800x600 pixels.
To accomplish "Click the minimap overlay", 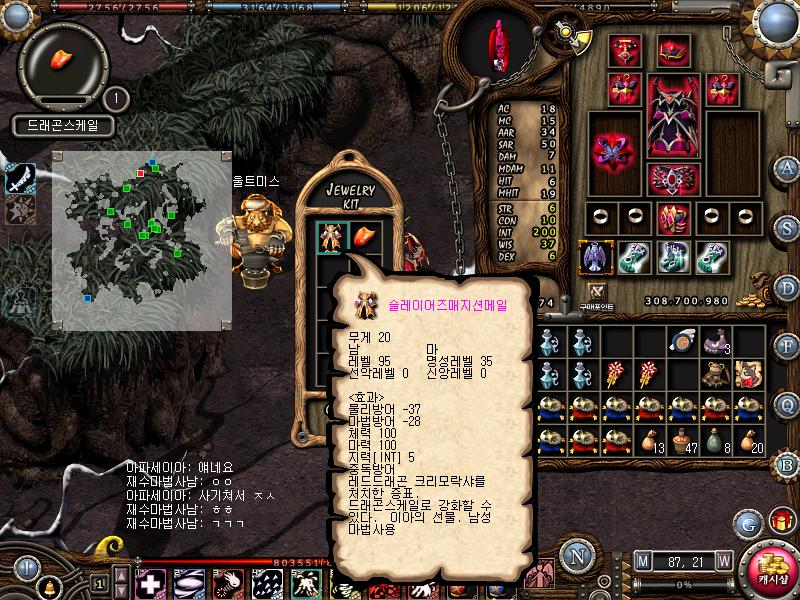I will click(x=141, y=240).
